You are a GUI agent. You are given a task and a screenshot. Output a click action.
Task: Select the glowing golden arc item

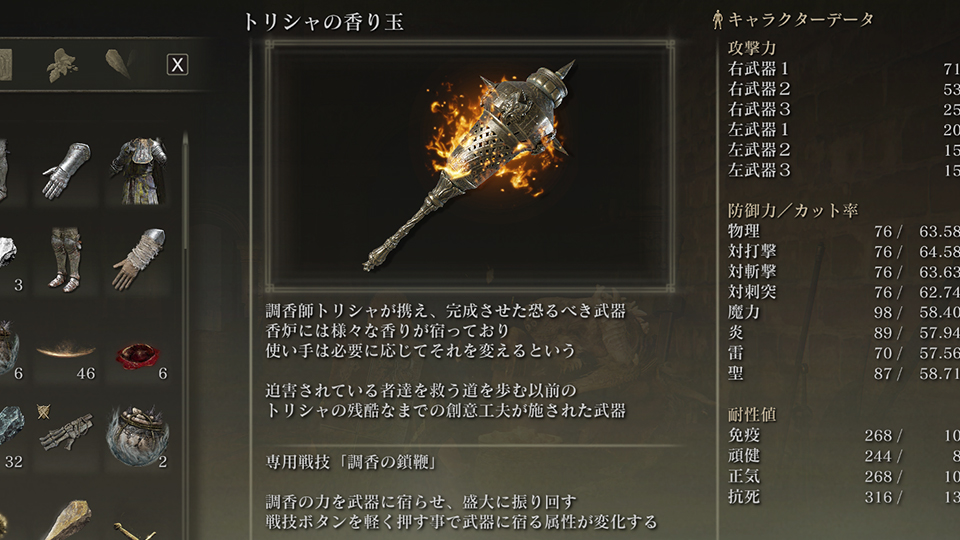[65, 351]
